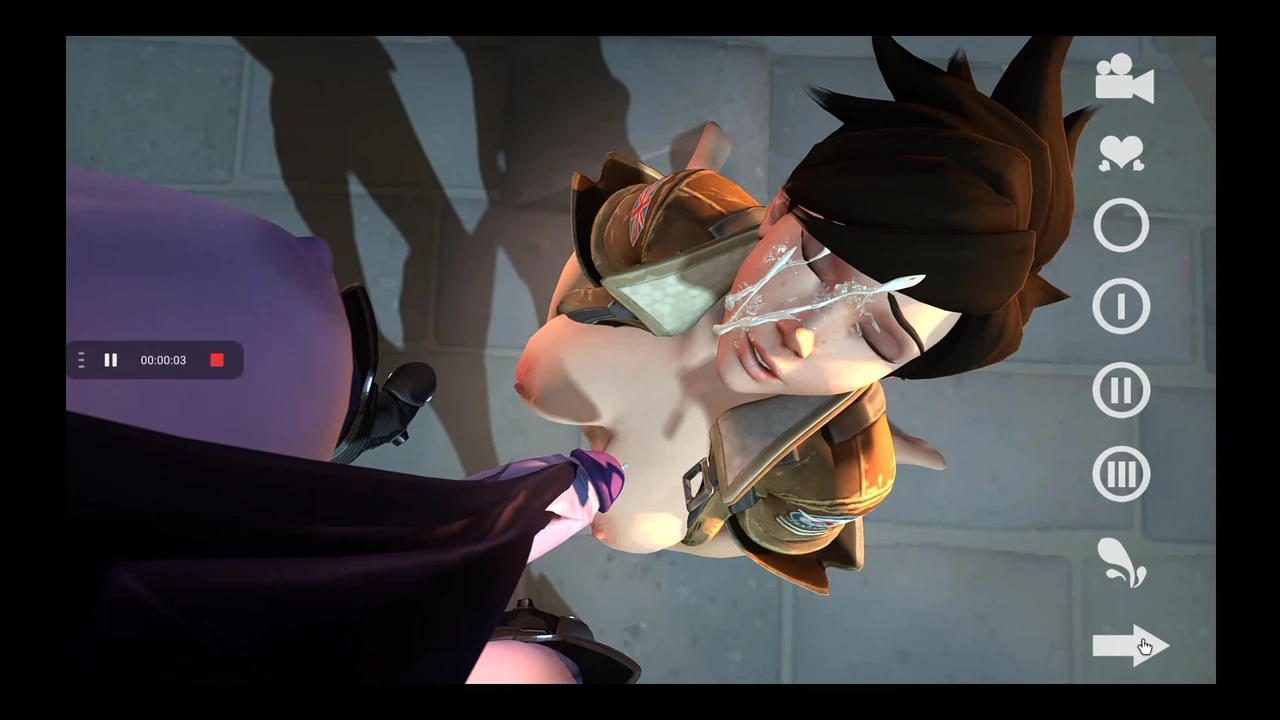Click the splash droplet icon
Image resolution: width=1280 pixels, height=720 pixels.
pyautogui.click(x=1121, y=563)
